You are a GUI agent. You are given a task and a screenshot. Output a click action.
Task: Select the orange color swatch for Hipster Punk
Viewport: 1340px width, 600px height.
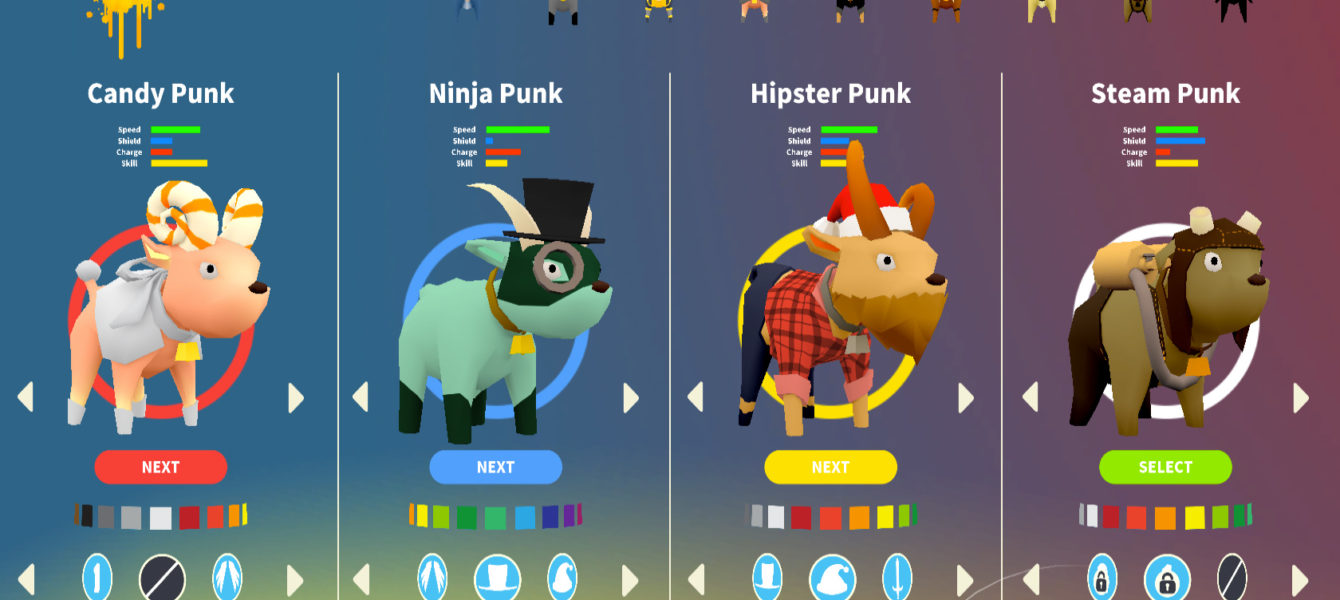point(859,518)
